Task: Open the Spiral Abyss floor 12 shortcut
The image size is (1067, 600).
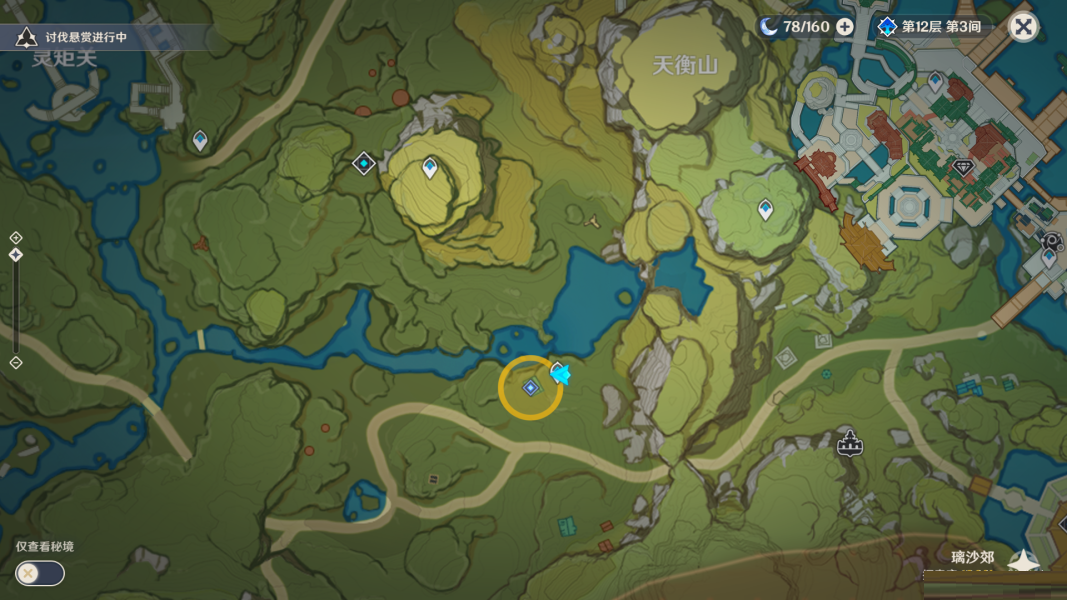Action: pyautogui.click(x=930, y=26)
